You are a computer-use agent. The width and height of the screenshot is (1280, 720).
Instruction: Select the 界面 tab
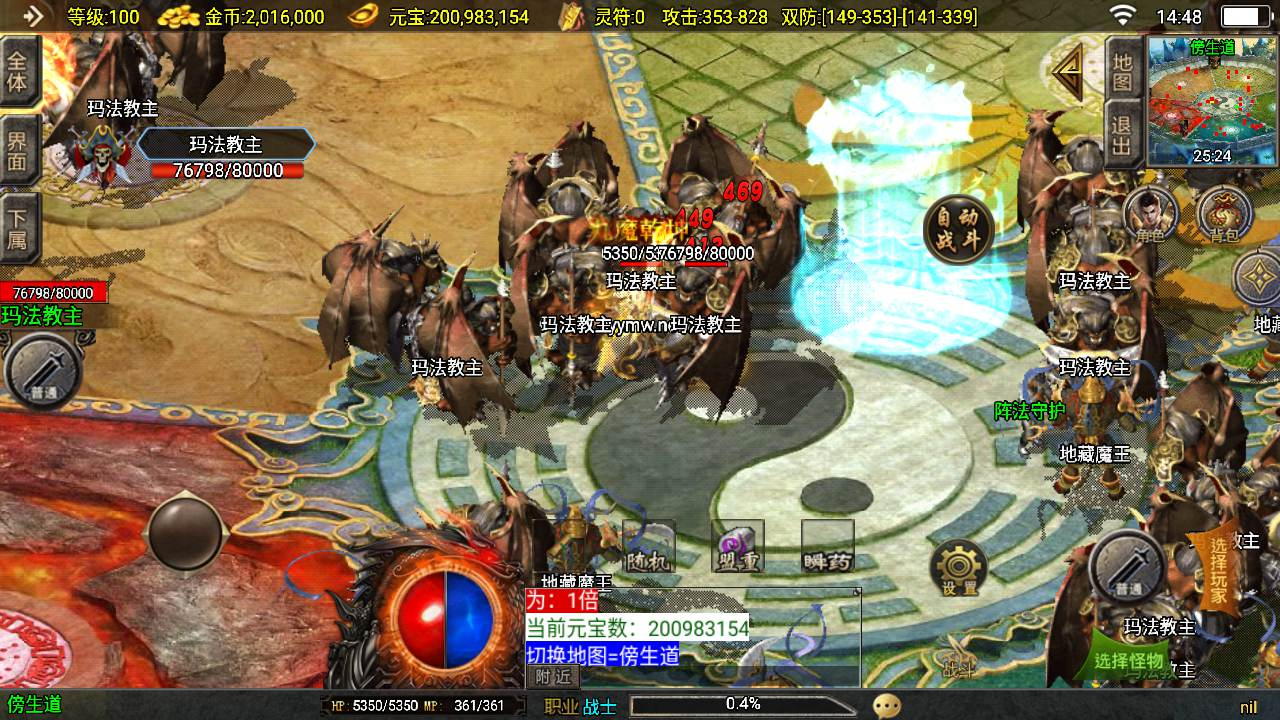coord(18,152)
